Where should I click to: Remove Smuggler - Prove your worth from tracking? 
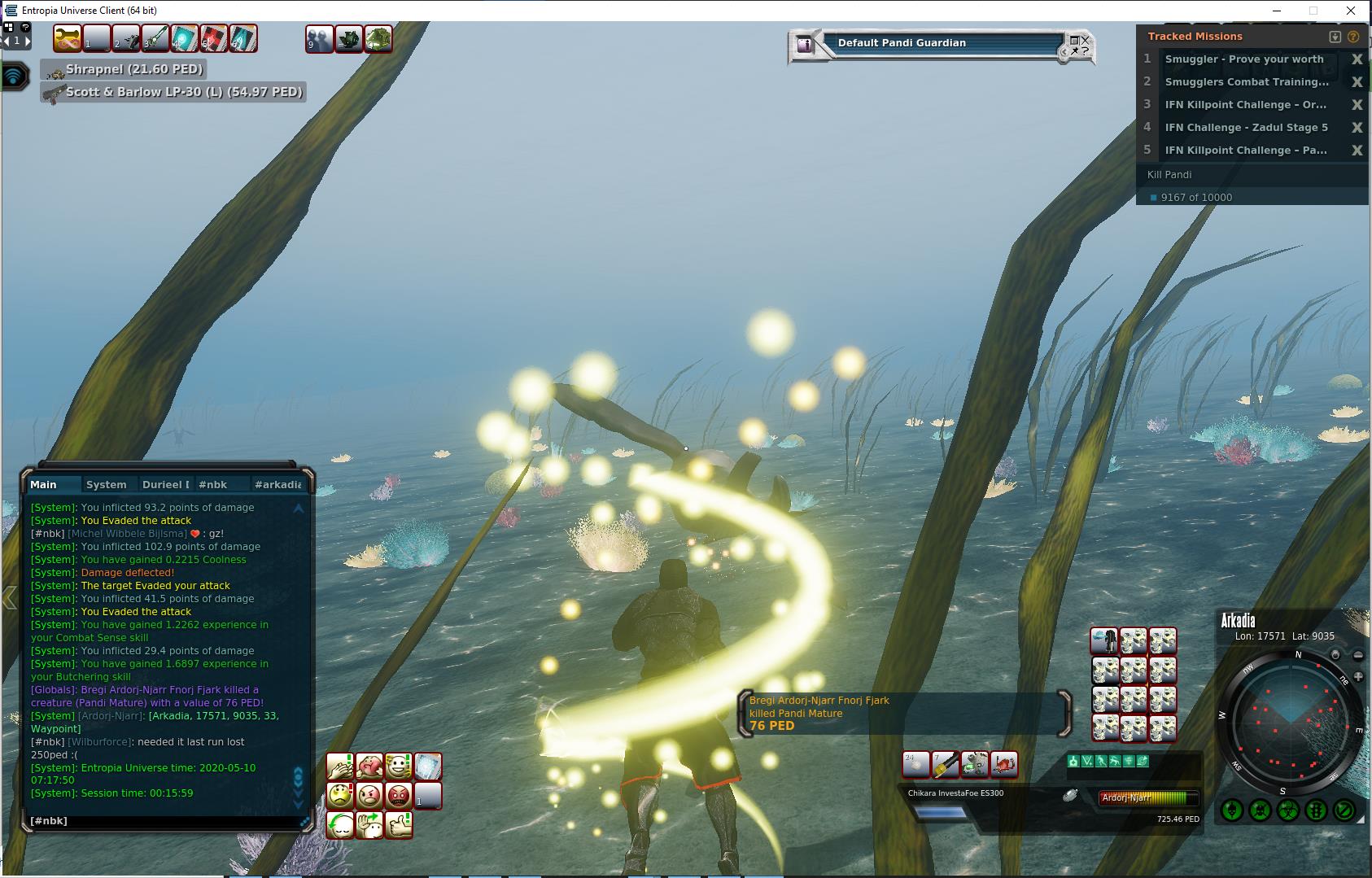(x=1357, y=59)
